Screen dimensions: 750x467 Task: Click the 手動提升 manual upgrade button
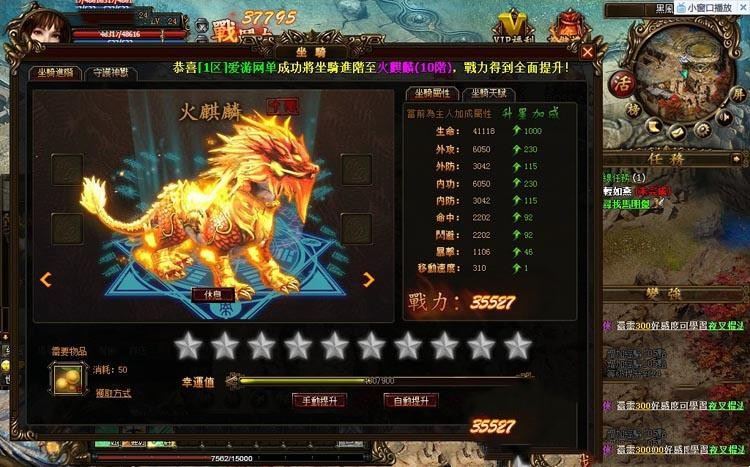point(319,400)
